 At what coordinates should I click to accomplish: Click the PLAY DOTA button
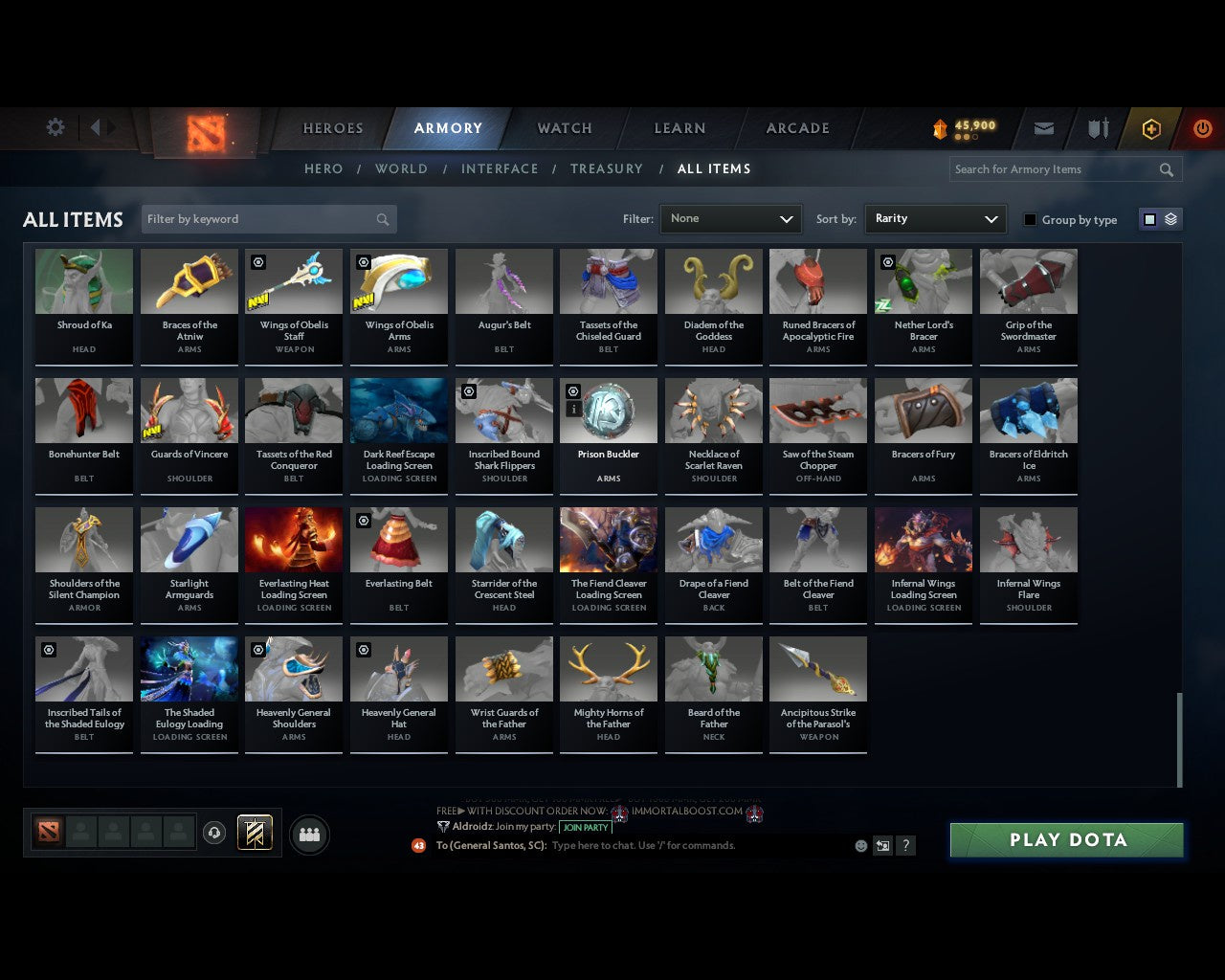coord(1065,839)
